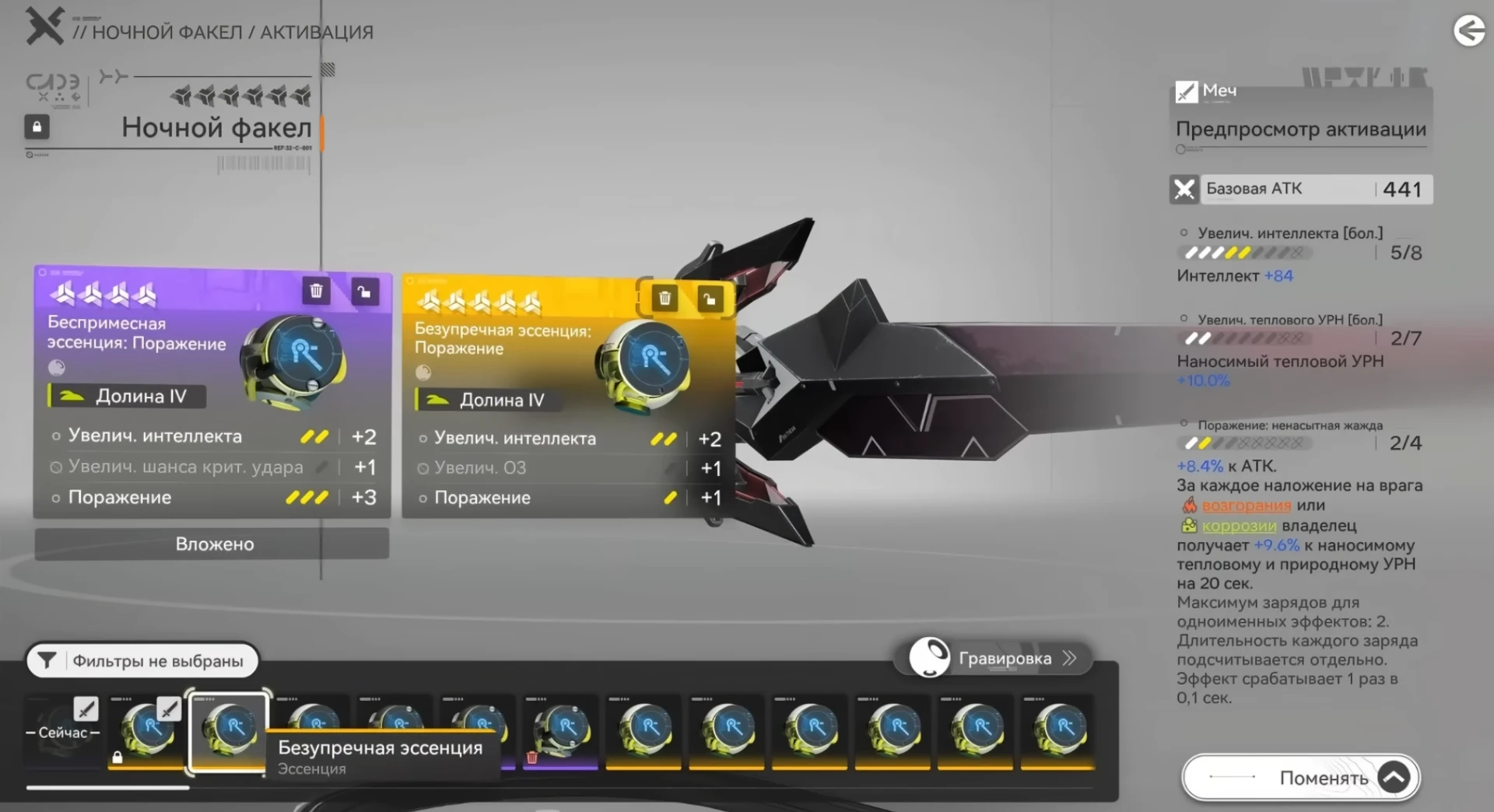Select the highlighted Безупречная эссенция slot

click(x=229, y=731)
